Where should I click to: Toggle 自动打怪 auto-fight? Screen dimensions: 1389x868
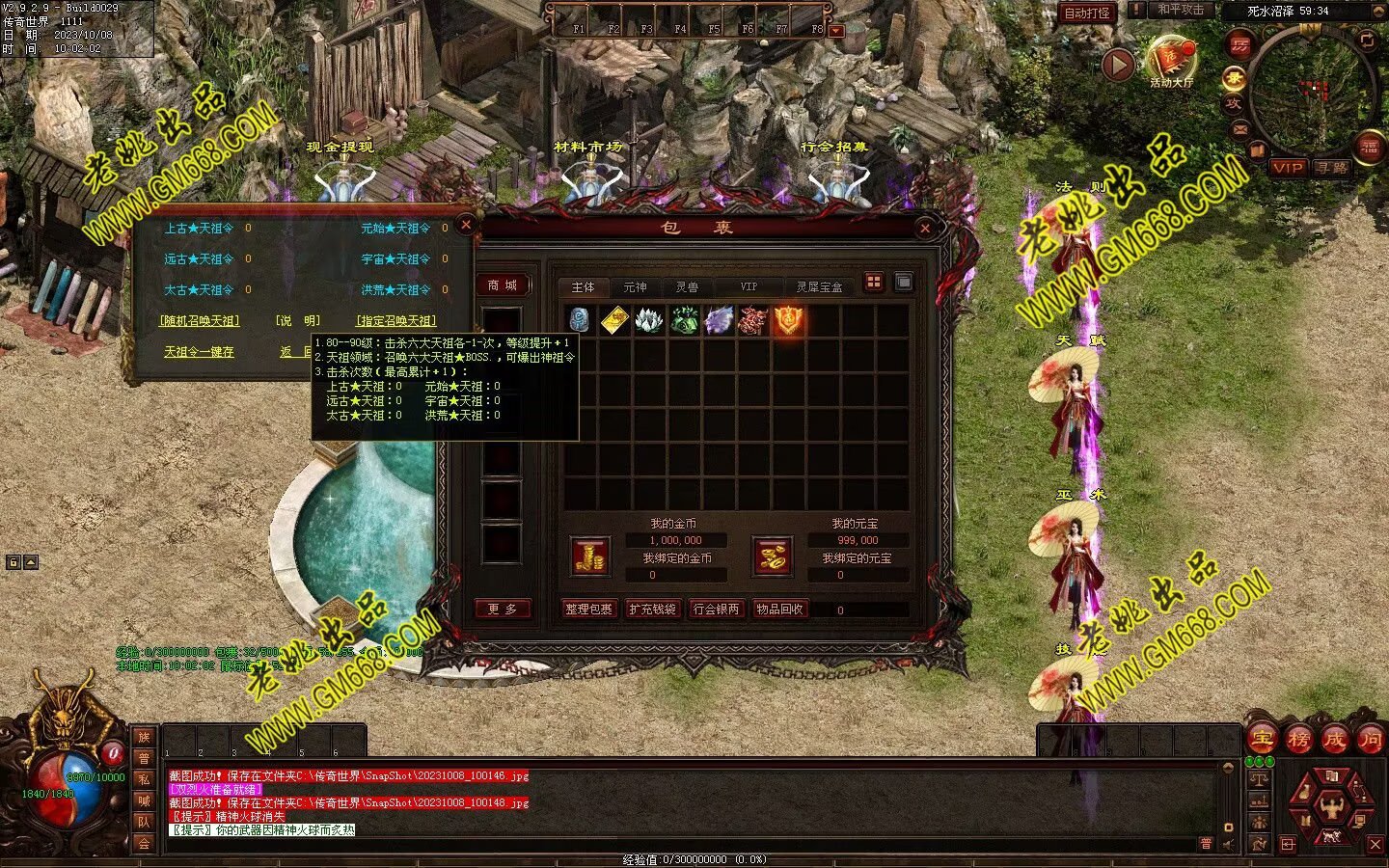point(1086,13)
